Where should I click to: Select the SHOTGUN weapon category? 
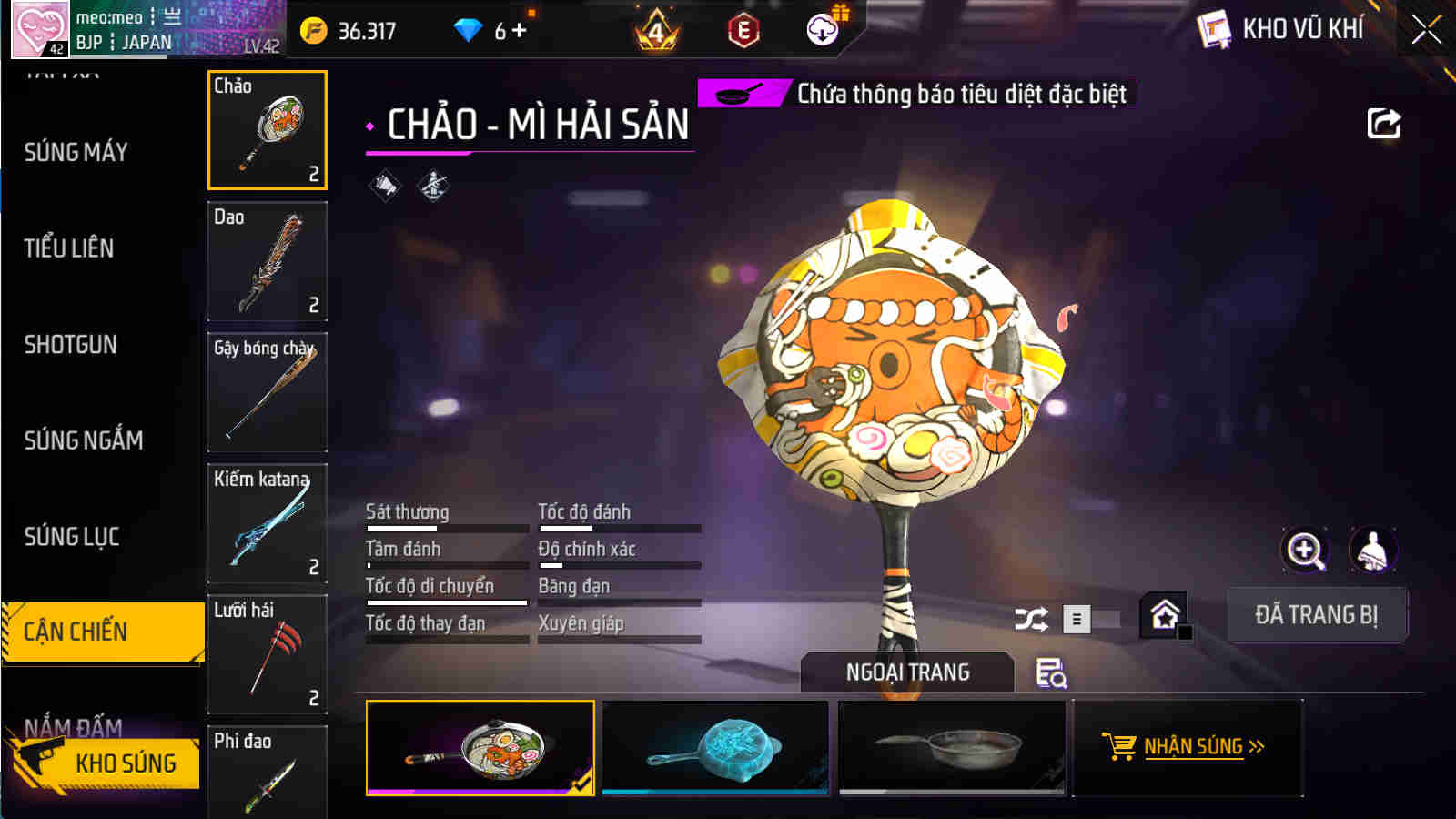[x=72, y=346]
